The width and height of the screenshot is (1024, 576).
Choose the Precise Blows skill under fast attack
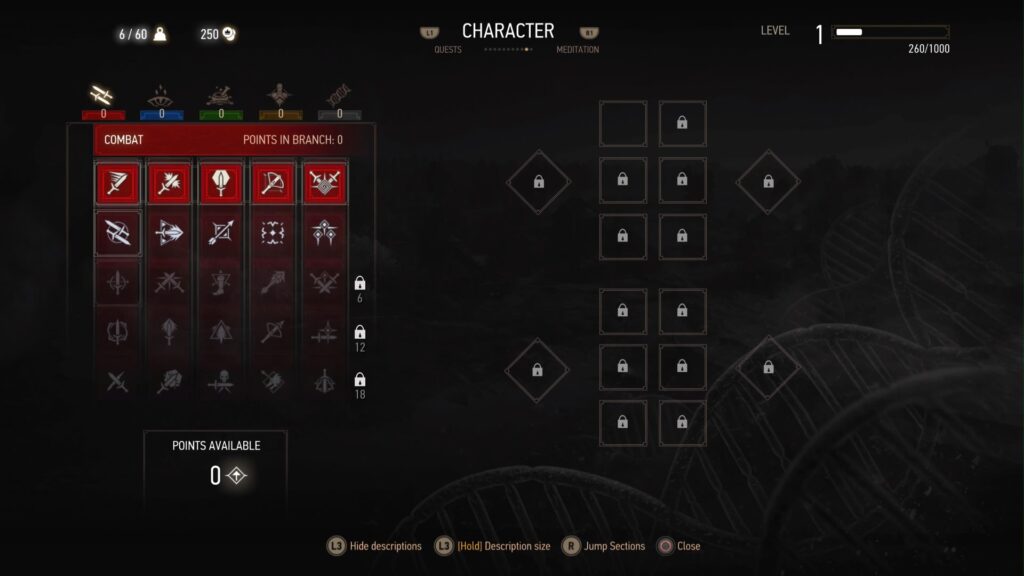click(118, 233)
